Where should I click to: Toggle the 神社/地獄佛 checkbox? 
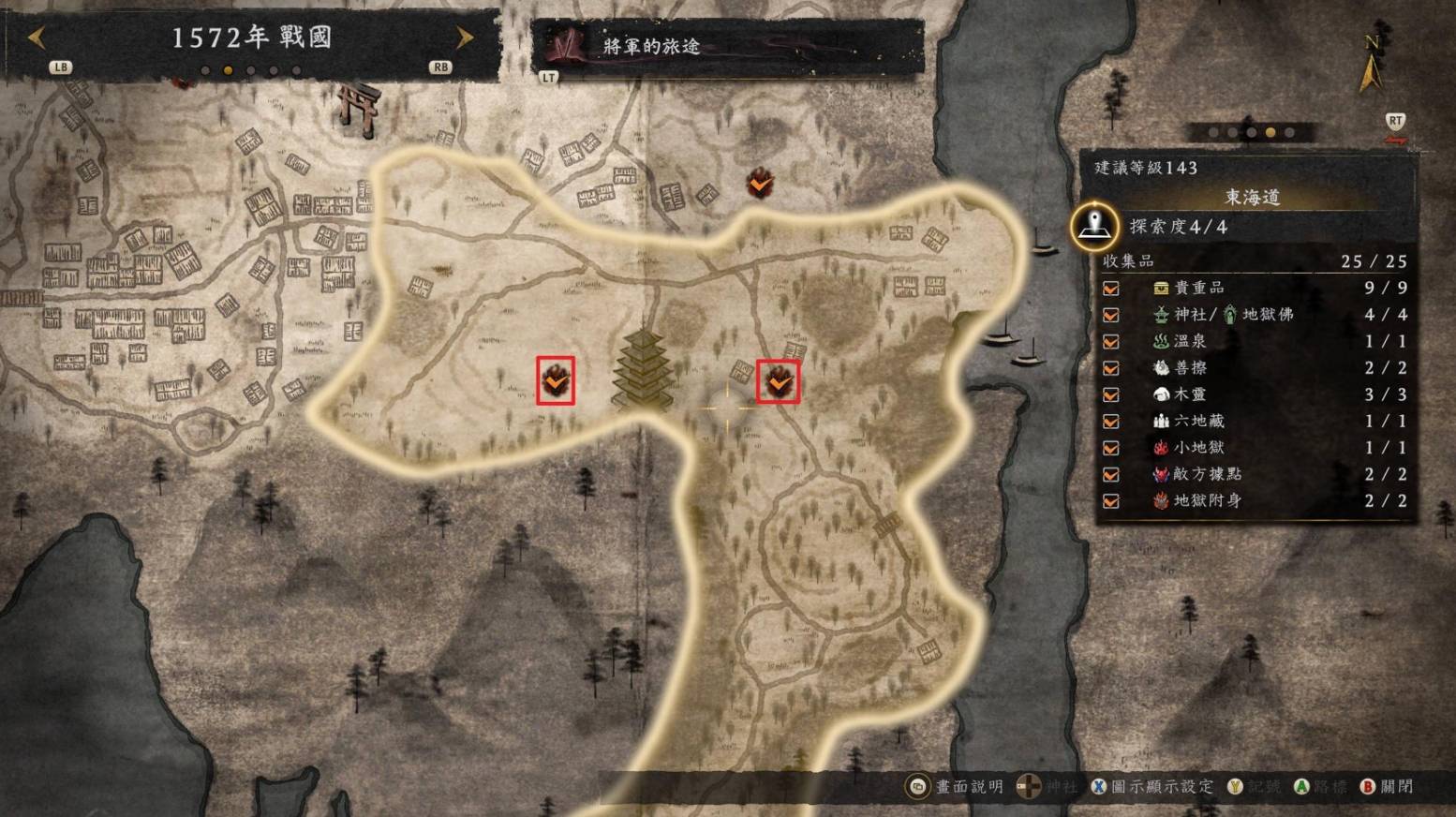click(x=1111, y=315)
